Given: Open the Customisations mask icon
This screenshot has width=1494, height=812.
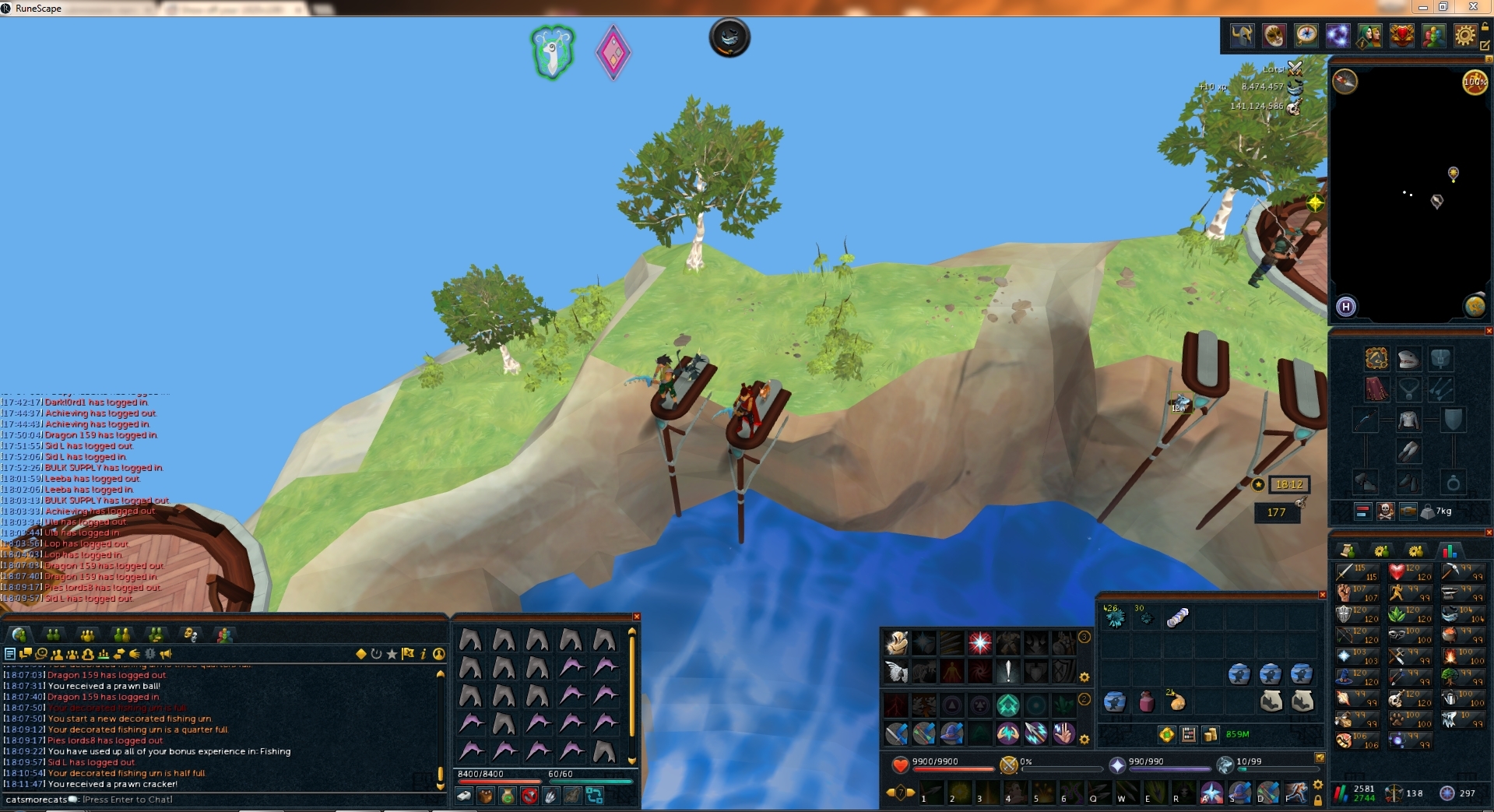Looking at the screenshot, I should point(1274,36).
